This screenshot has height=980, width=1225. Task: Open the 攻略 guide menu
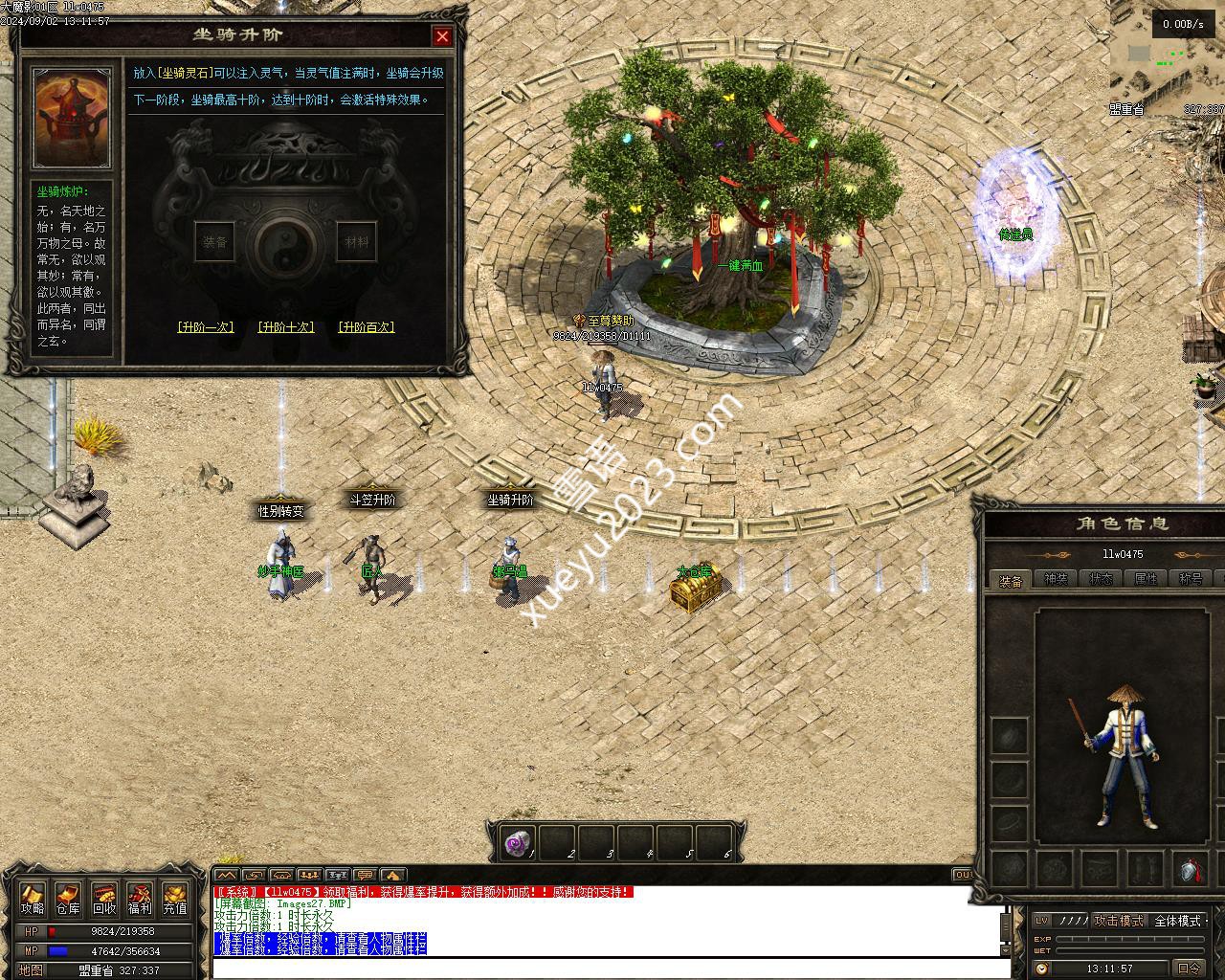tap(33, 900)
